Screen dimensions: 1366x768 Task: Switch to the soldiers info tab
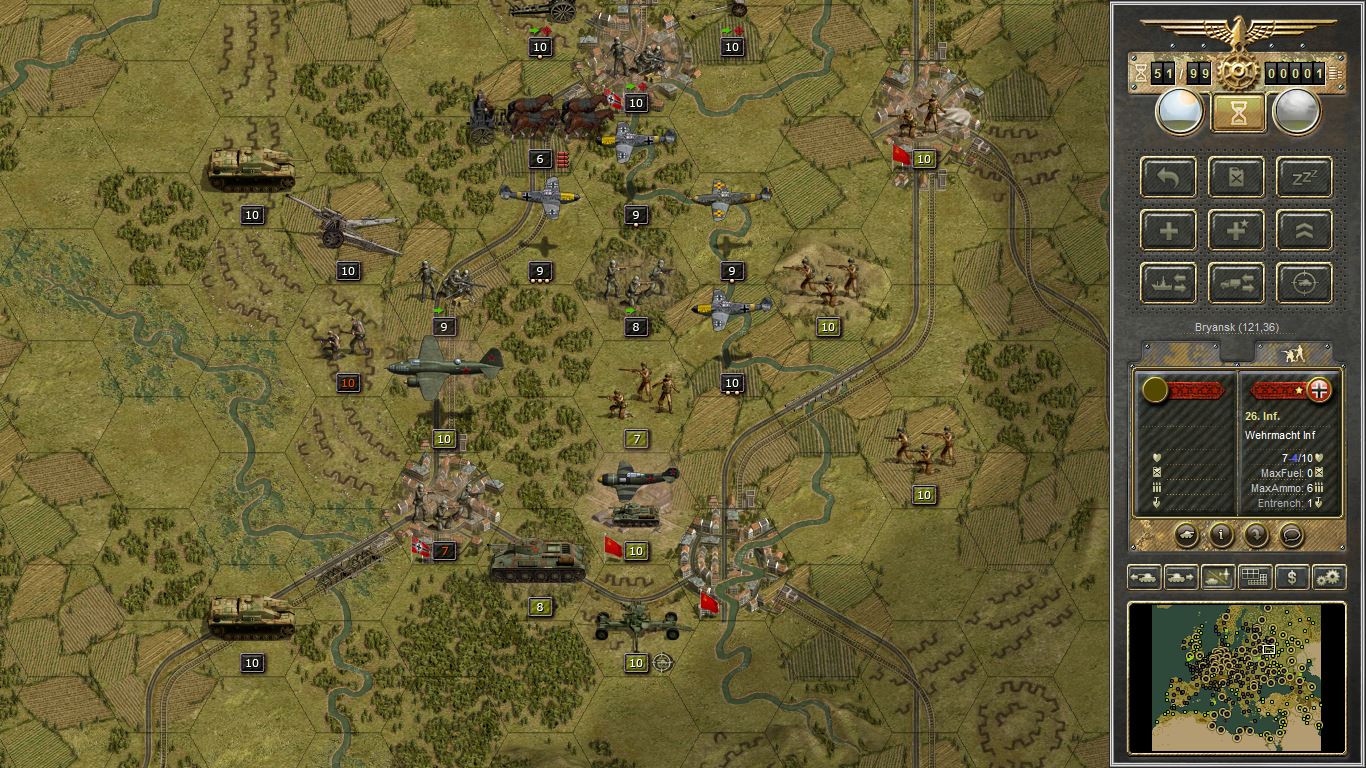[1293, 352]
